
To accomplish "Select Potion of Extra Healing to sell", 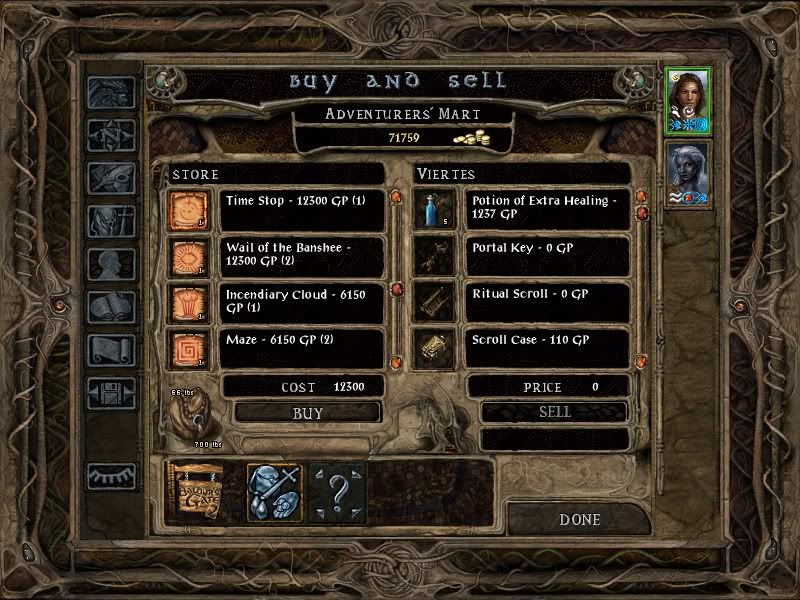I will (x=547, y=209).
